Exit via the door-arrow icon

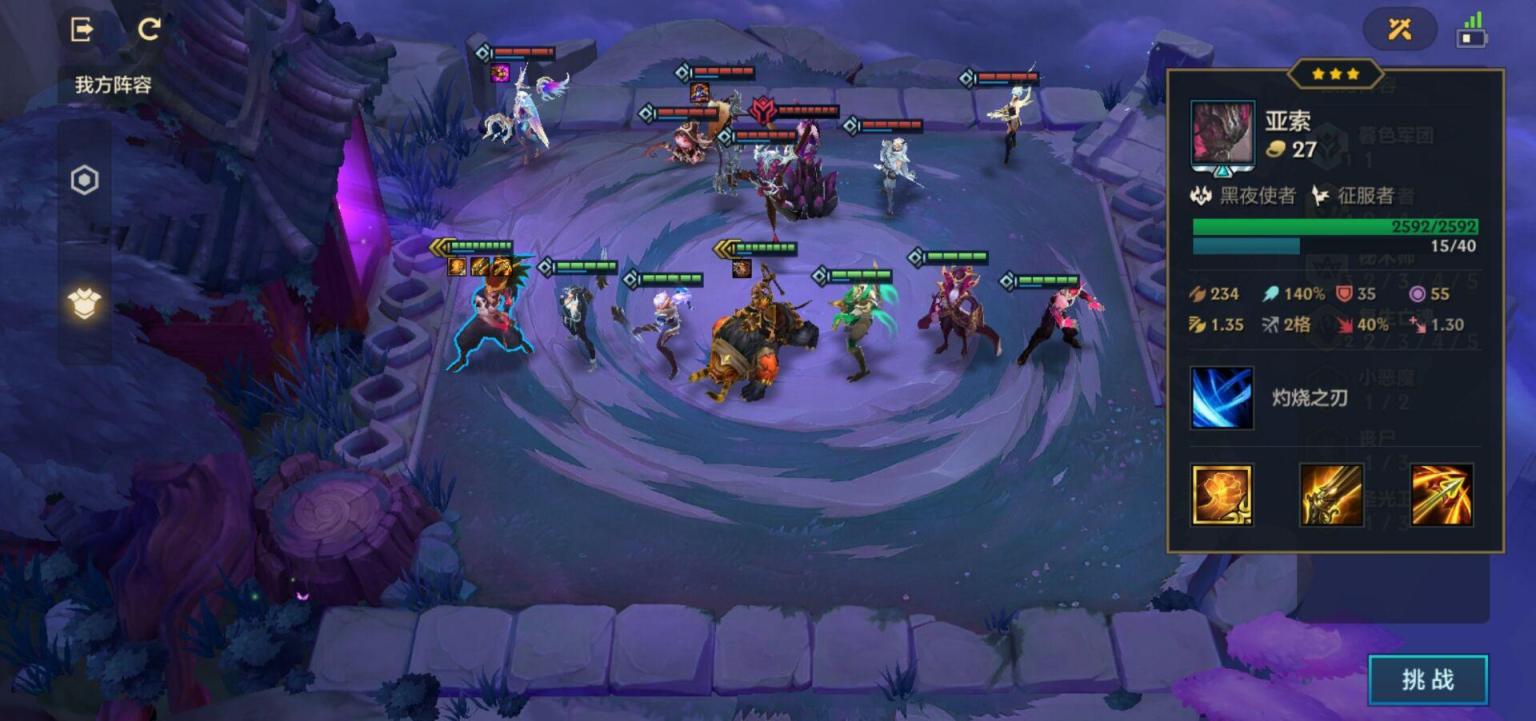(x=82, y=29)
